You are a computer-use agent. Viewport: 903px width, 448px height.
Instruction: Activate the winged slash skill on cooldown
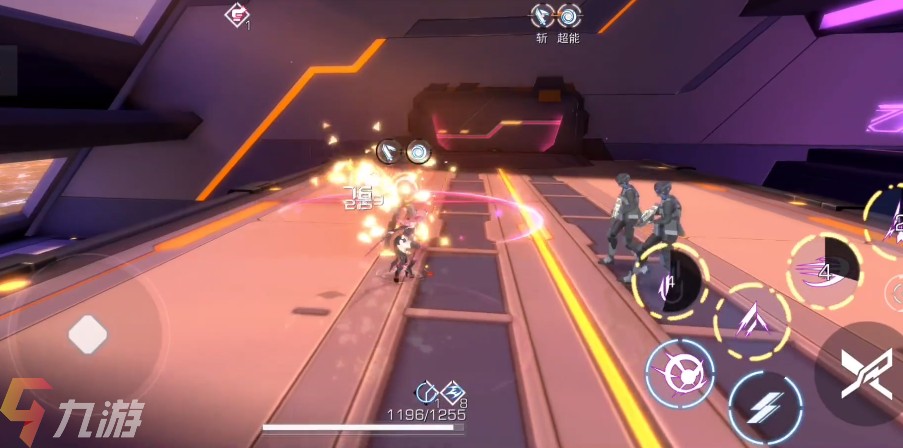(823, 270)
